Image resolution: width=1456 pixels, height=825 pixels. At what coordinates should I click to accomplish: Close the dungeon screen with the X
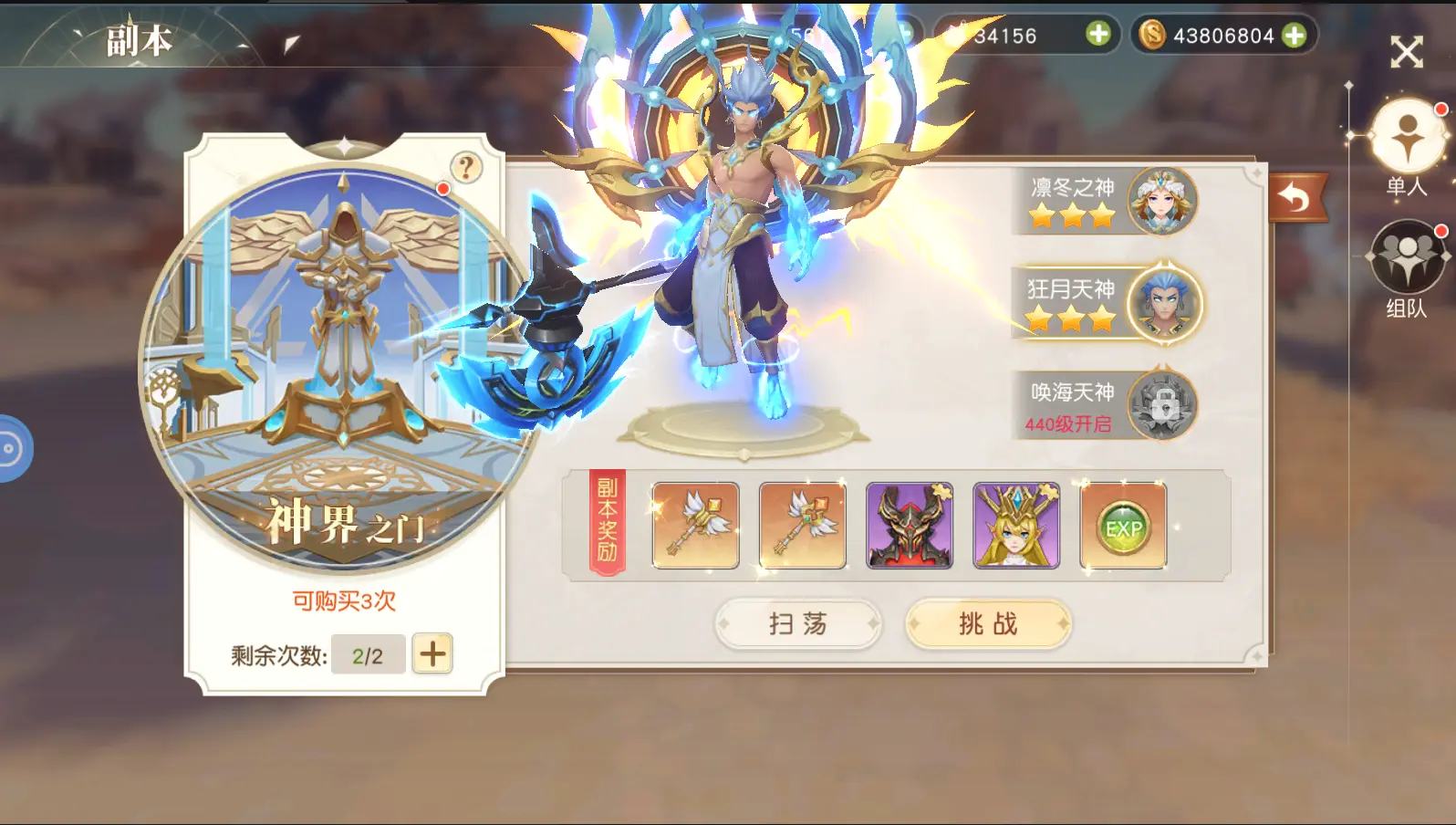(x=1406, y=52)
